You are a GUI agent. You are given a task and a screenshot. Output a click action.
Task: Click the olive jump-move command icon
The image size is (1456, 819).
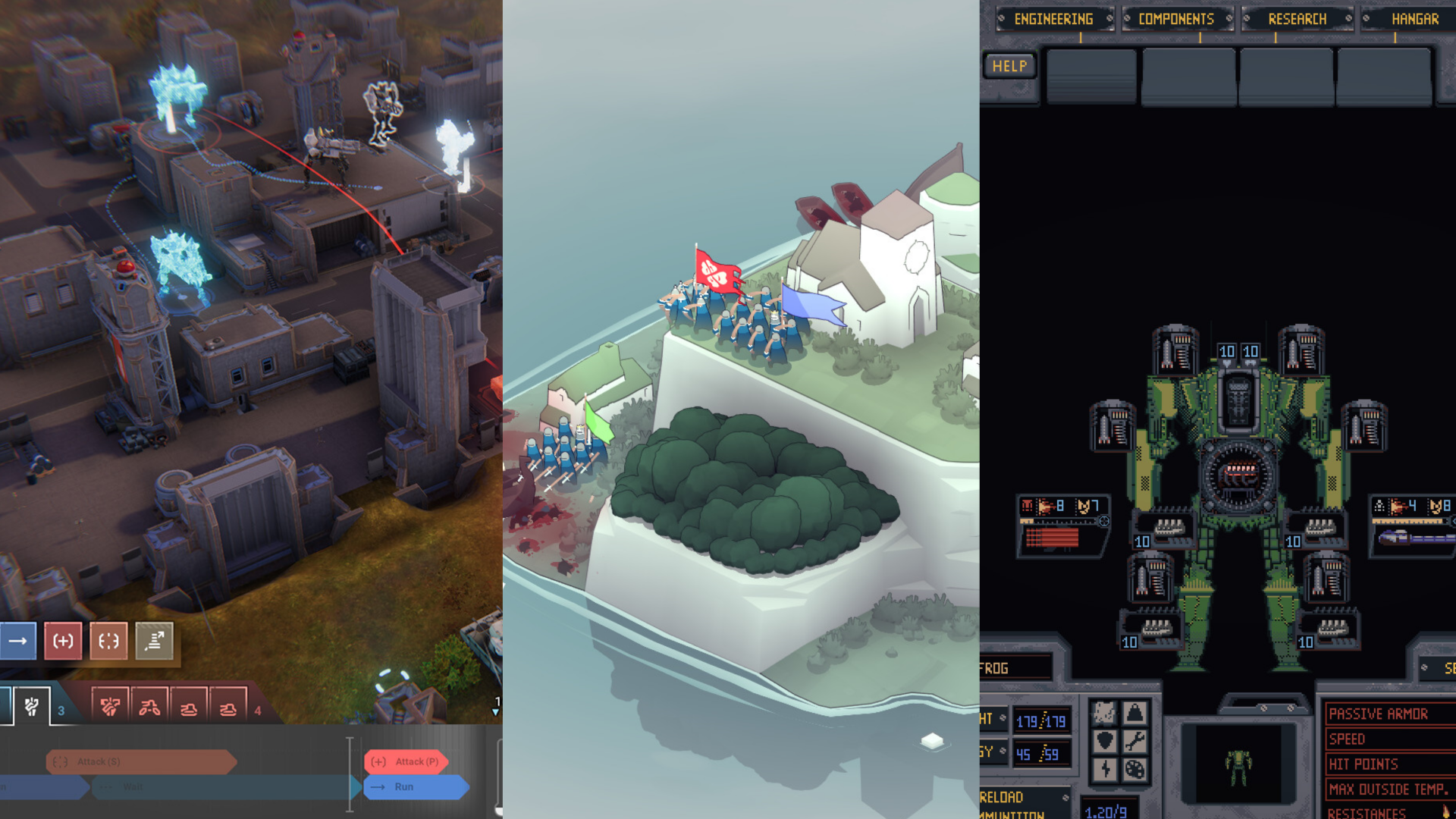(152, 641)
